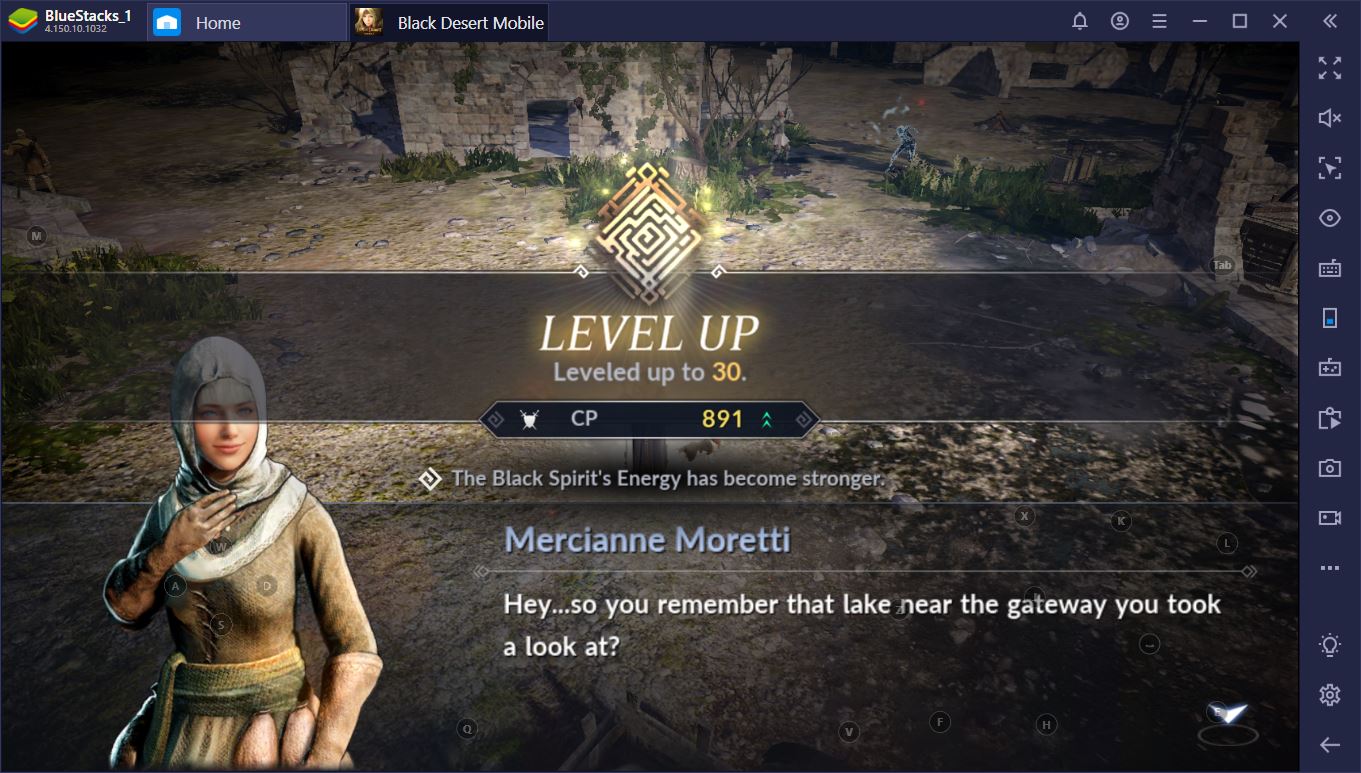Advance the dialogue with the arrow icon

(1228, 716)
